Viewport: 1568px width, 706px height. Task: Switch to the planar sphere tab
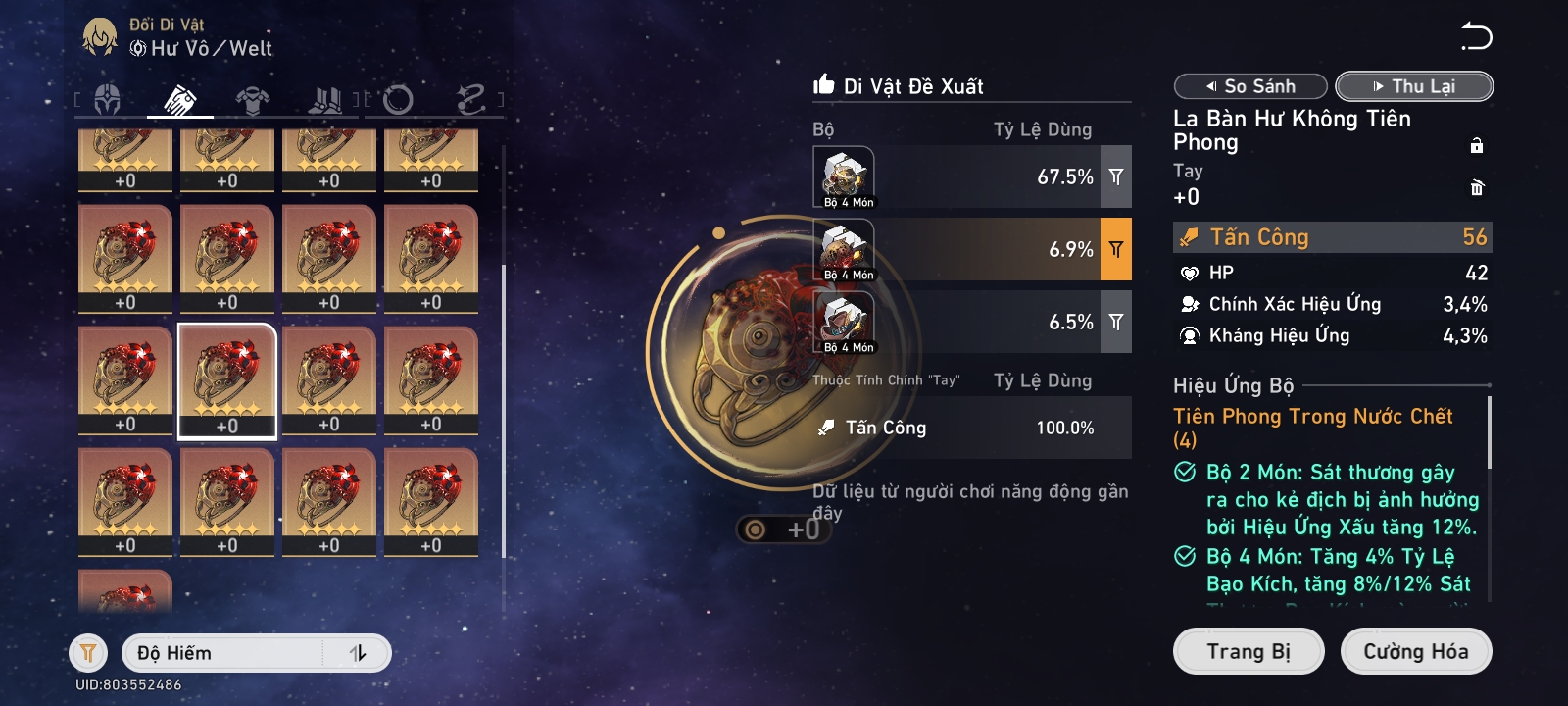click(398, 99)
